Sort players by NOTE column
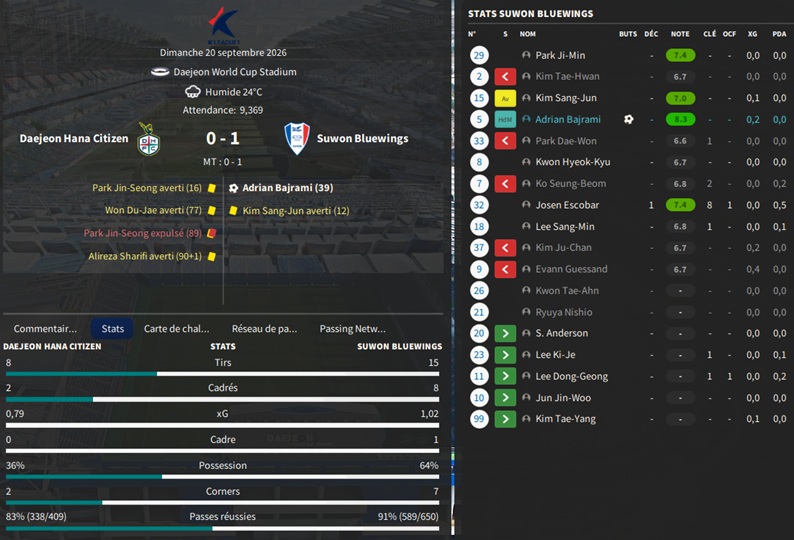The height and width of the screenshot is (540, 794). pos(680,34)
